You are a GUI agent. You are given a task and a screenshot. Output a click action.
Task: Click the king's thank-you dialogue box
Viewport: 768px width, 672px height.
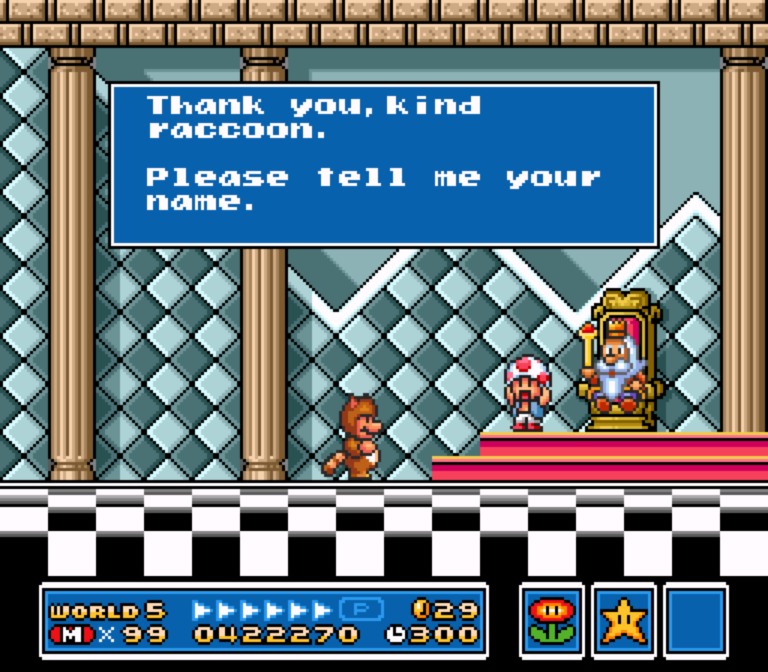pos(383,165)
